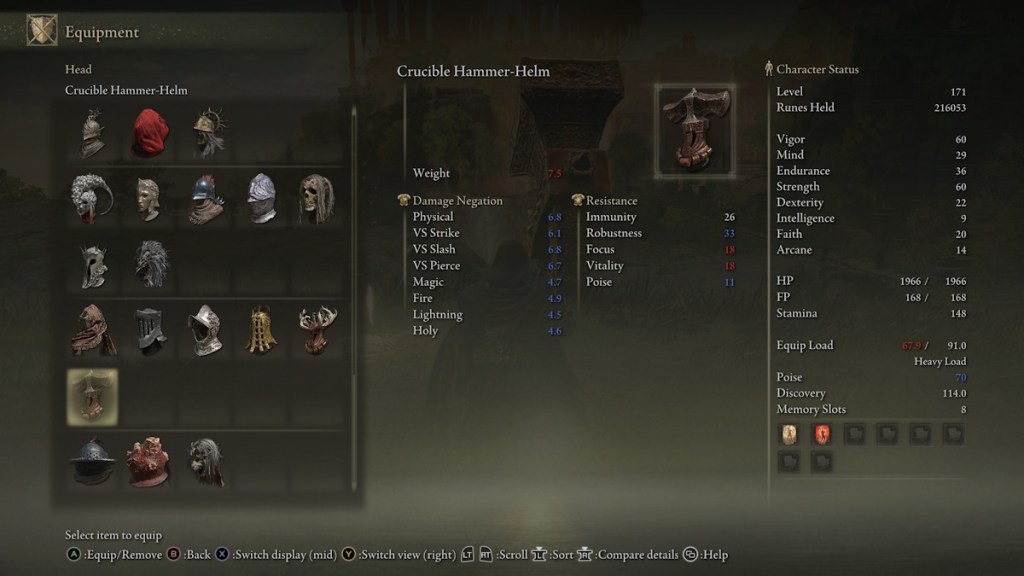Equip the brown leather hood
Viewport: 1024px width, 576px height.
click(x=92, y=330)
